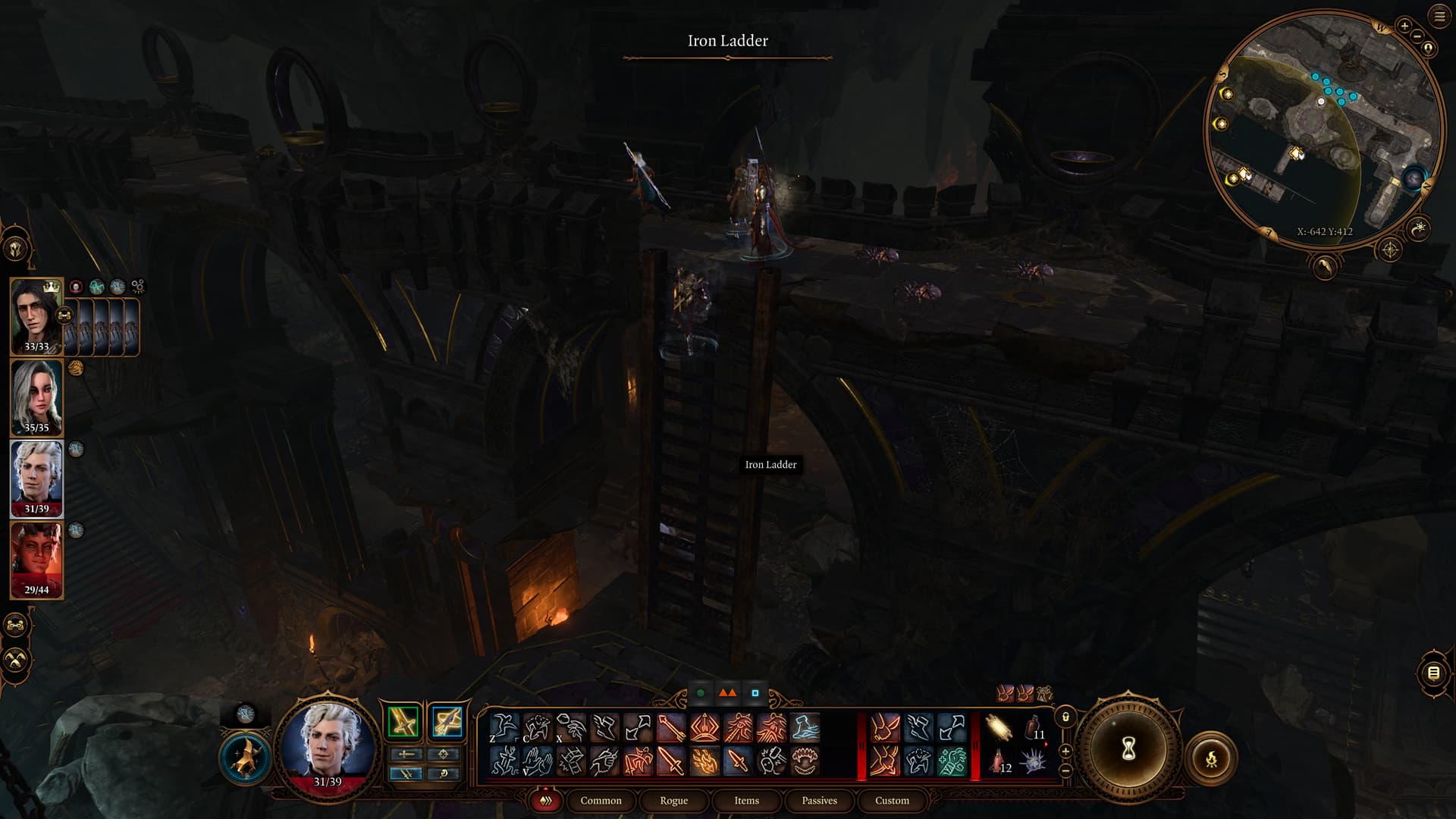Viewport: 1456px width, 819px height.
Task: Select the white-haired woman party portrait
Action: pos(36,396)
